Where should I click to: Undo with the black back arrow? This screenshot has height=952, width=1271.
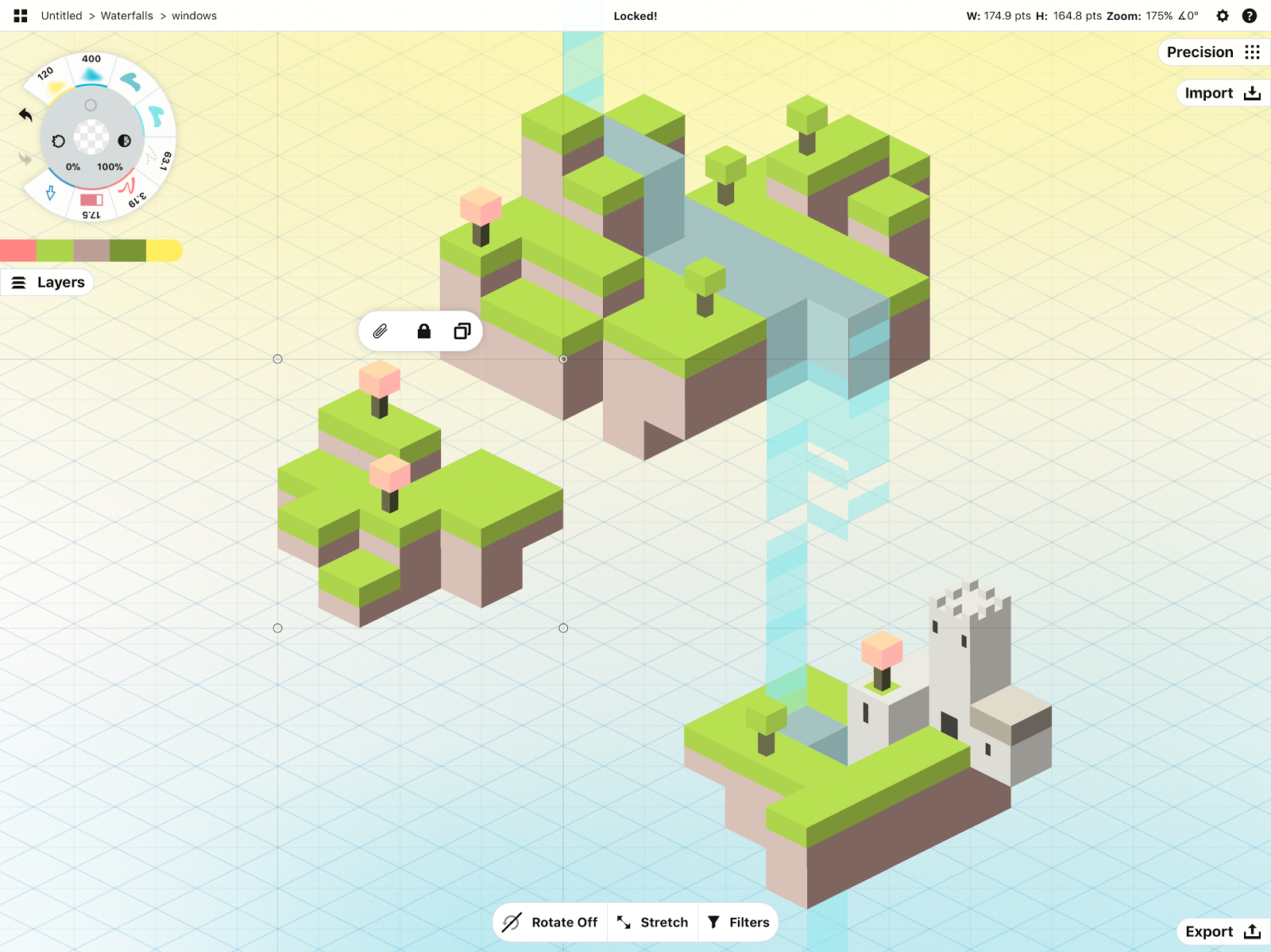[25, 116]
